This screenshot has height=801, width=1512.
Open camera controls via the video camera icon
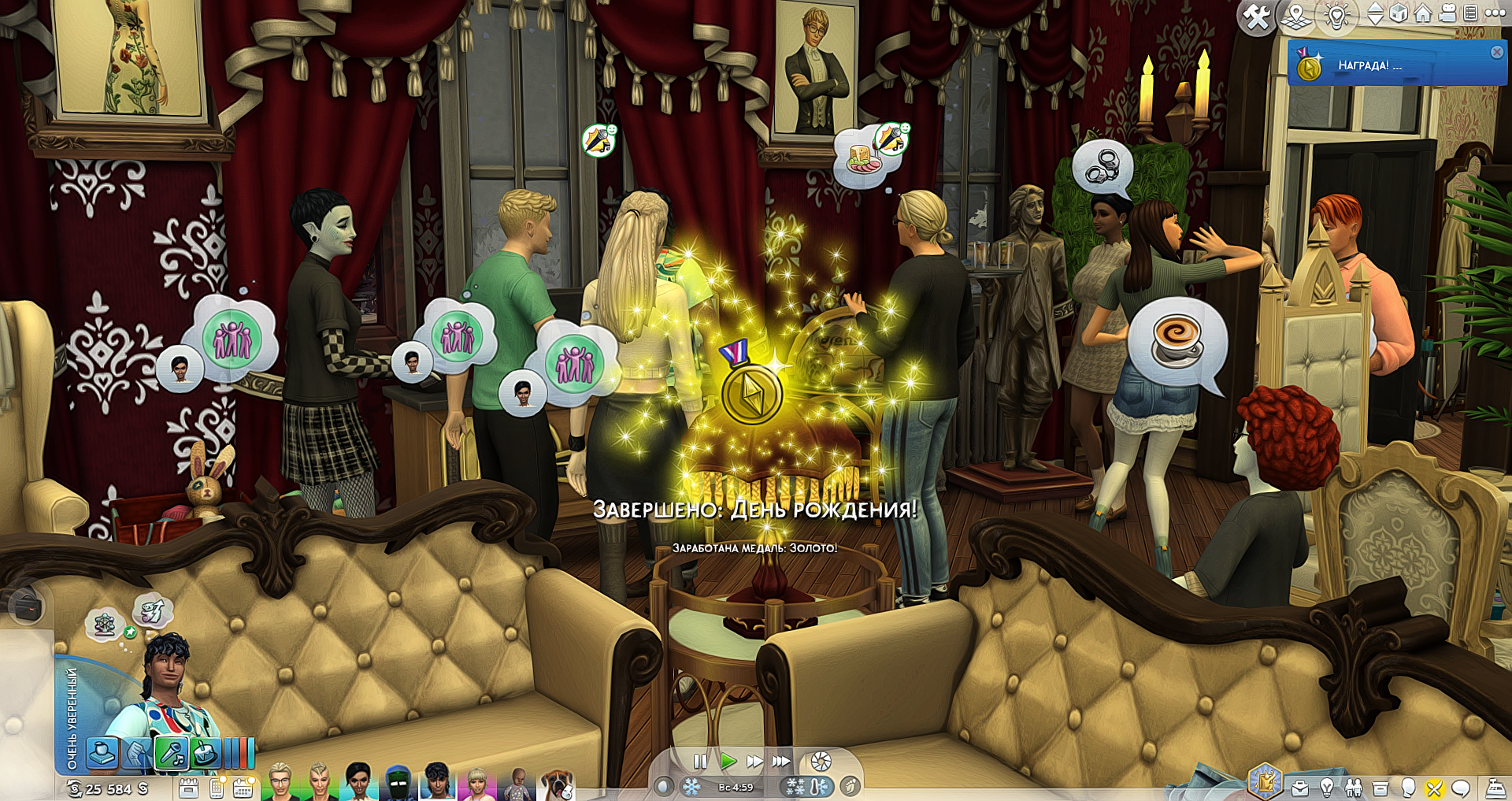1447,13
